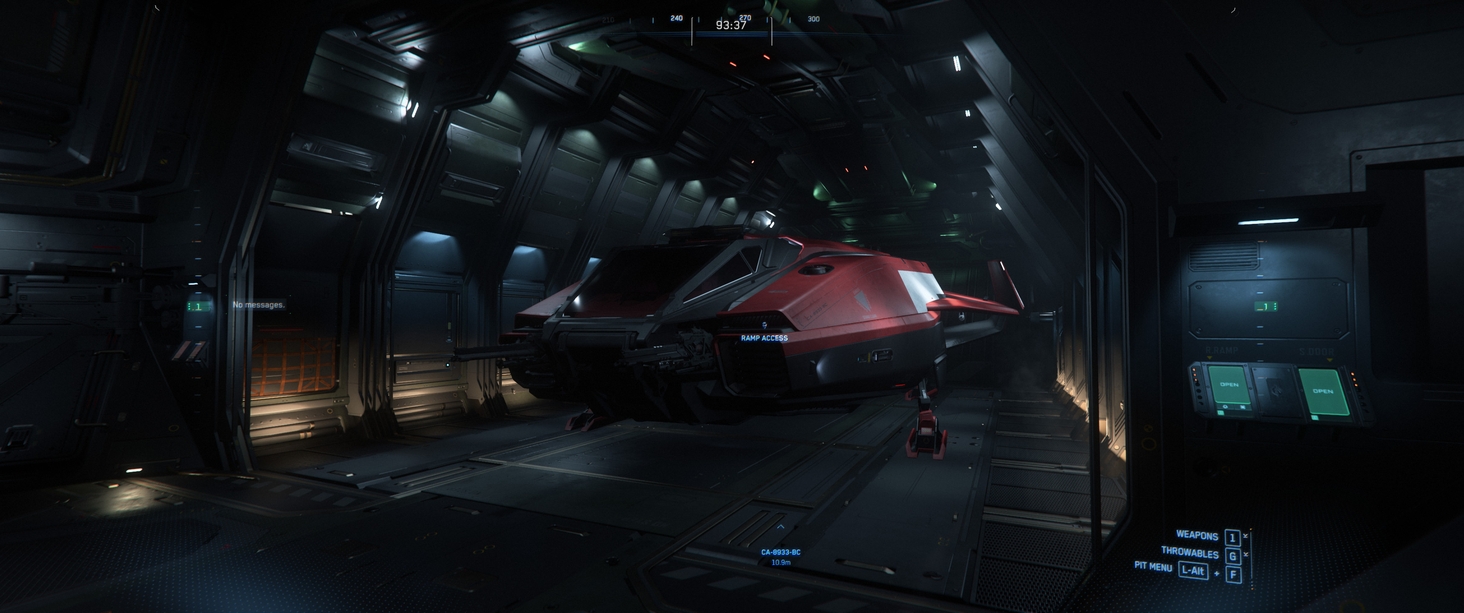
Task: Tap the OPEN button under R.RAMP
Action: coord(1228,385)
